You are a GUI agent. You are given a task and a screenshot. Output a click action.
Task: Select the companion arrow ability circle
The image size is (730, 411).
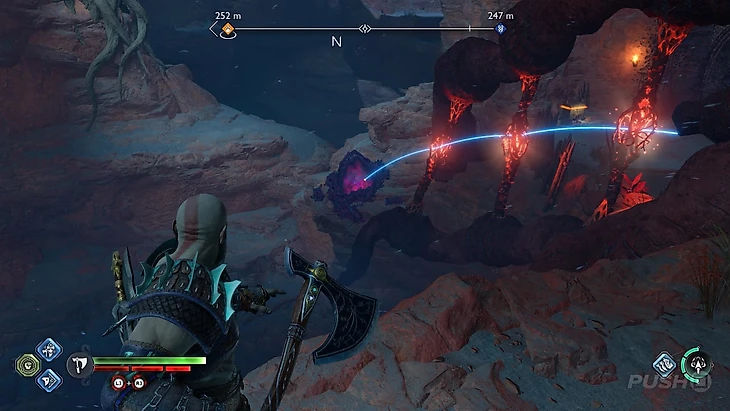(x=697, y=364)
